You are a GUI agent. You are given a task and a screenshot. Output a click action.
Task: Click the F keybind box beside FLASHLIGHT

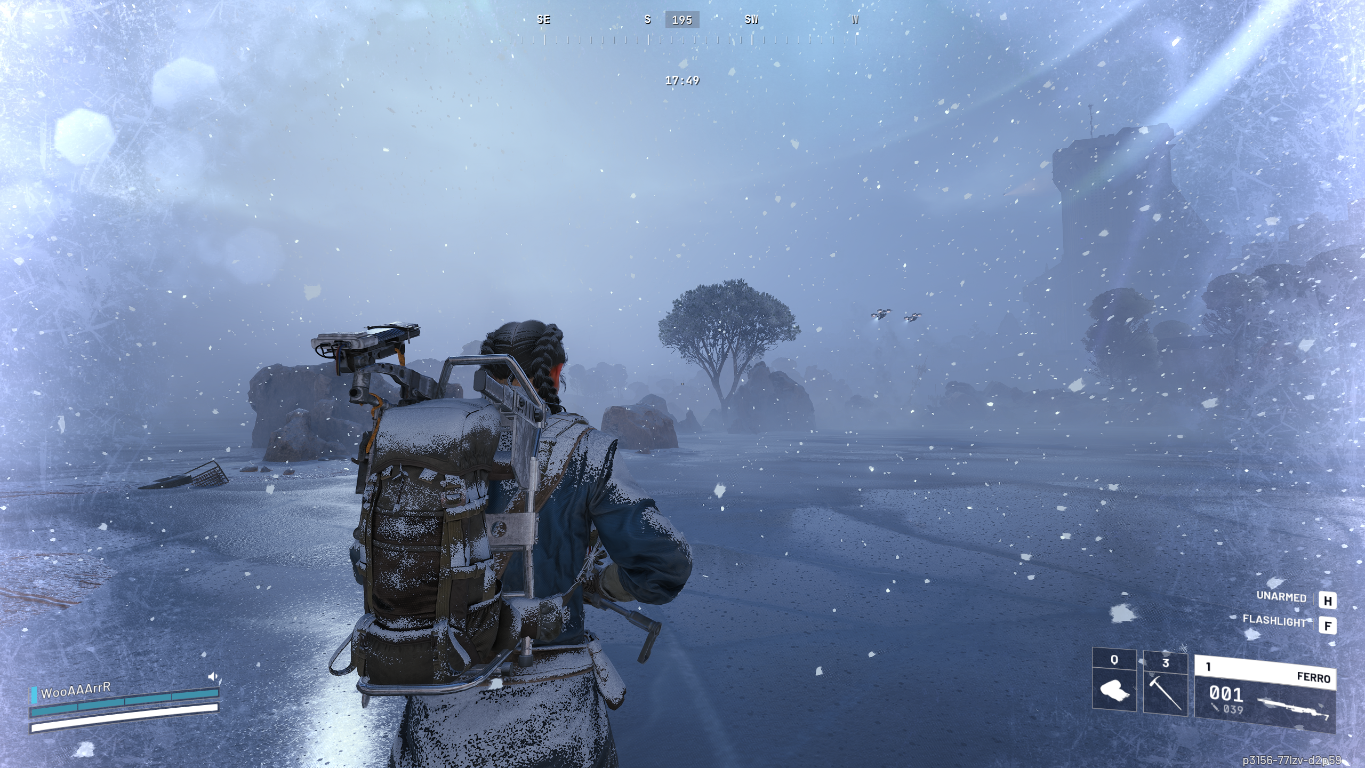[1329, 622]
